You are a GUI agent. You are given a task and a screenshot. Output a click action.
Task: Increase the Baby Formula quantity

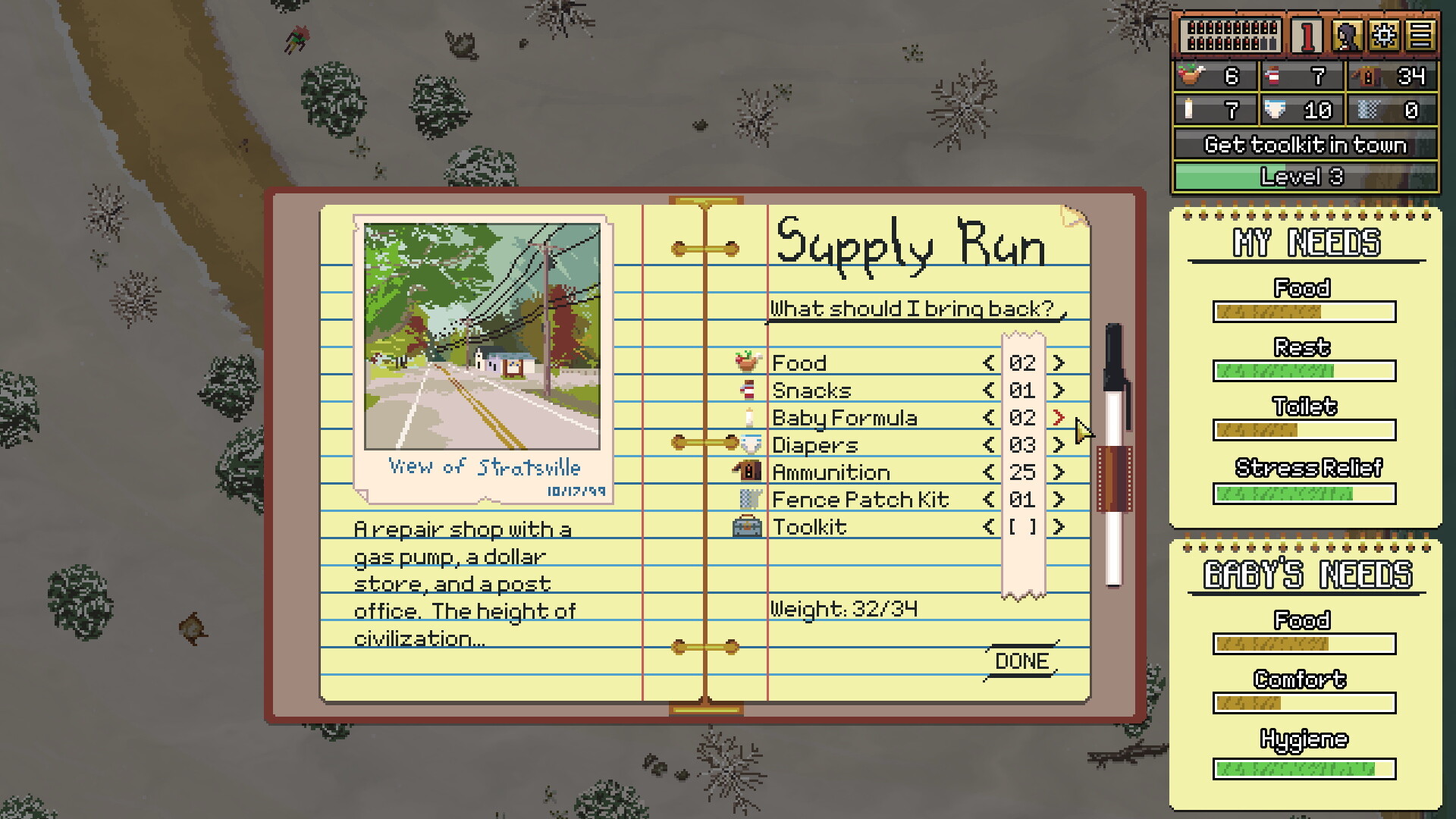pos(1059,417)
